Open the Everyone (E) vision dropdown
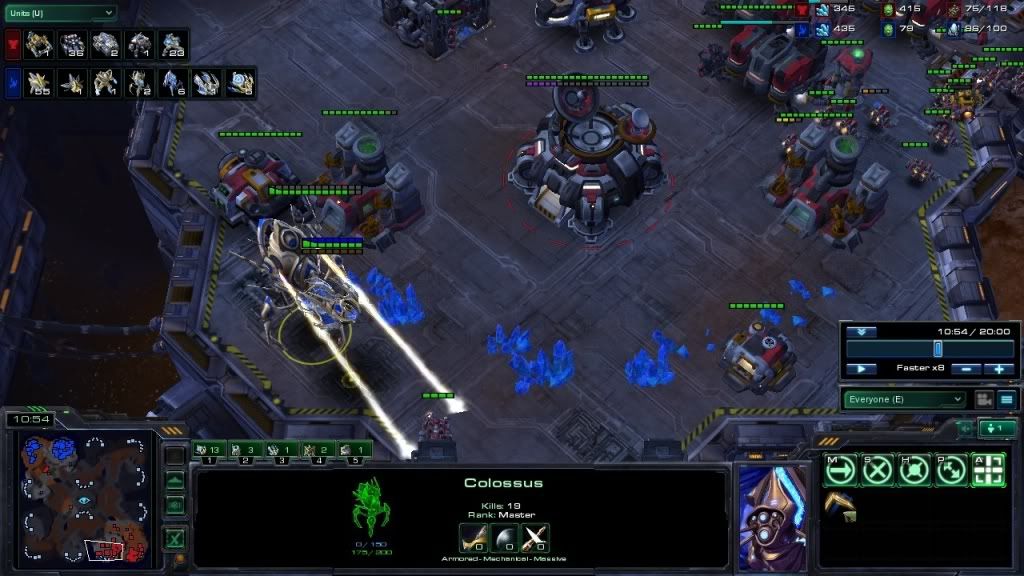The height and width of the screenshot is (576, 1024). (x=905, y=399)
